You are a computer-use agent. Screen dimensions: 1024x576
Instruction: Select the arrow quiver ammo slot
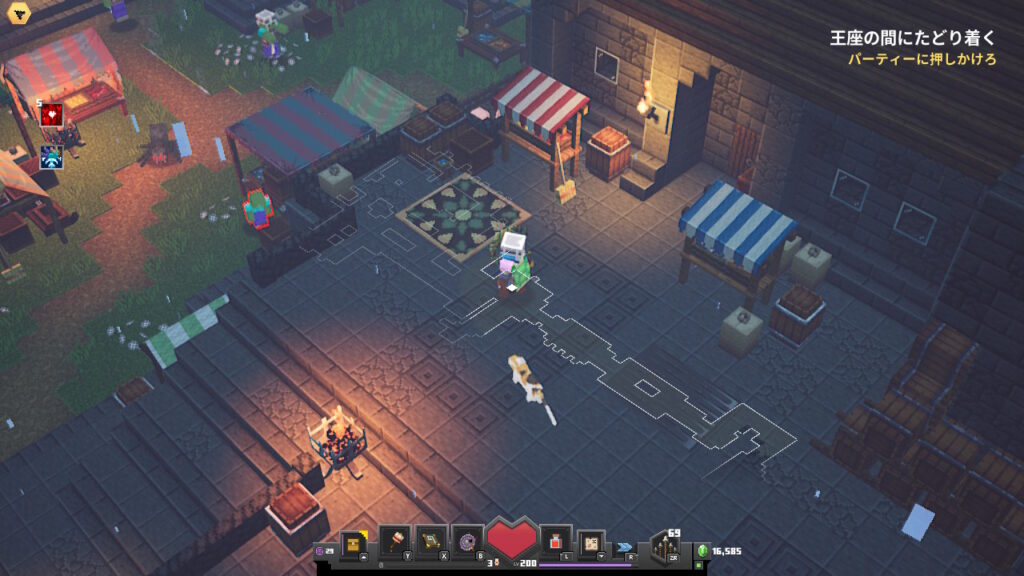pos(665,546)
